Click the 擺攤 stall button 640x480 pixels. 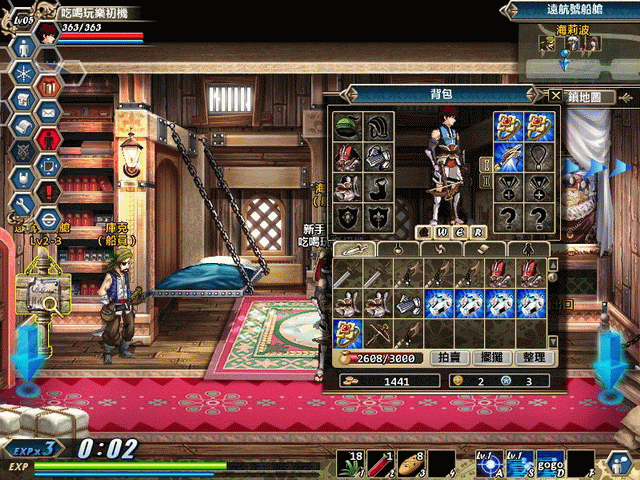point(491,357)
